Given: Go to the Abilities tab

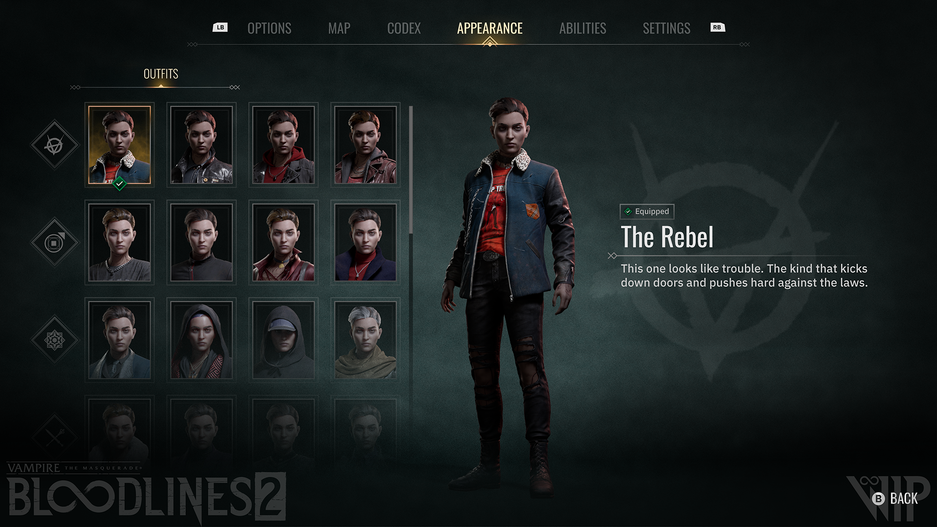Looking at the screenshot, I should pyautogui.click(x=583, y=28).
